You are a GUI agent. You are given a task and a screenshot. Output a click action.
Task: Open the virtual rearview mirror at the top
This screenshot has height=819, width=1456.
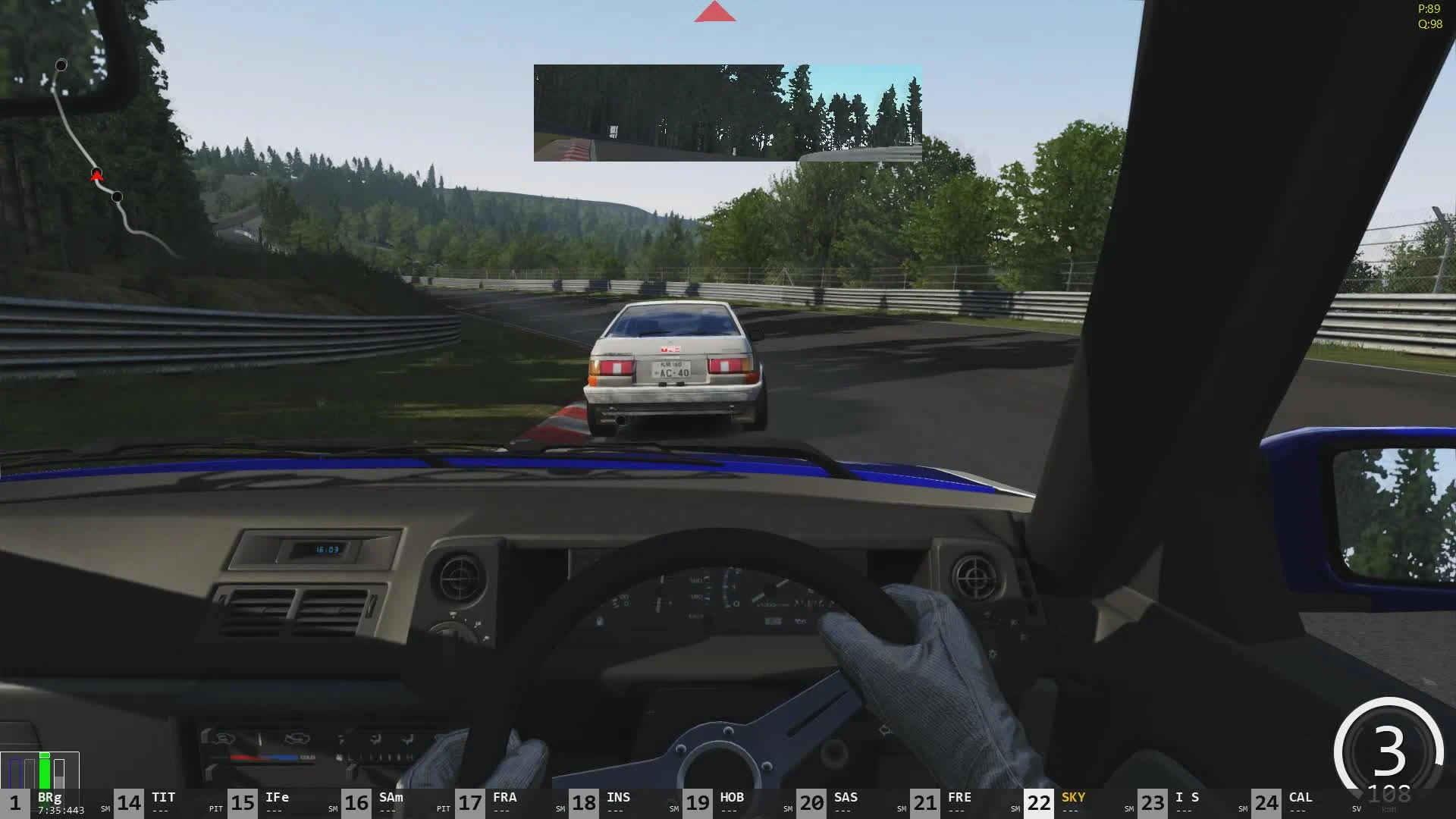coord(727,112)
